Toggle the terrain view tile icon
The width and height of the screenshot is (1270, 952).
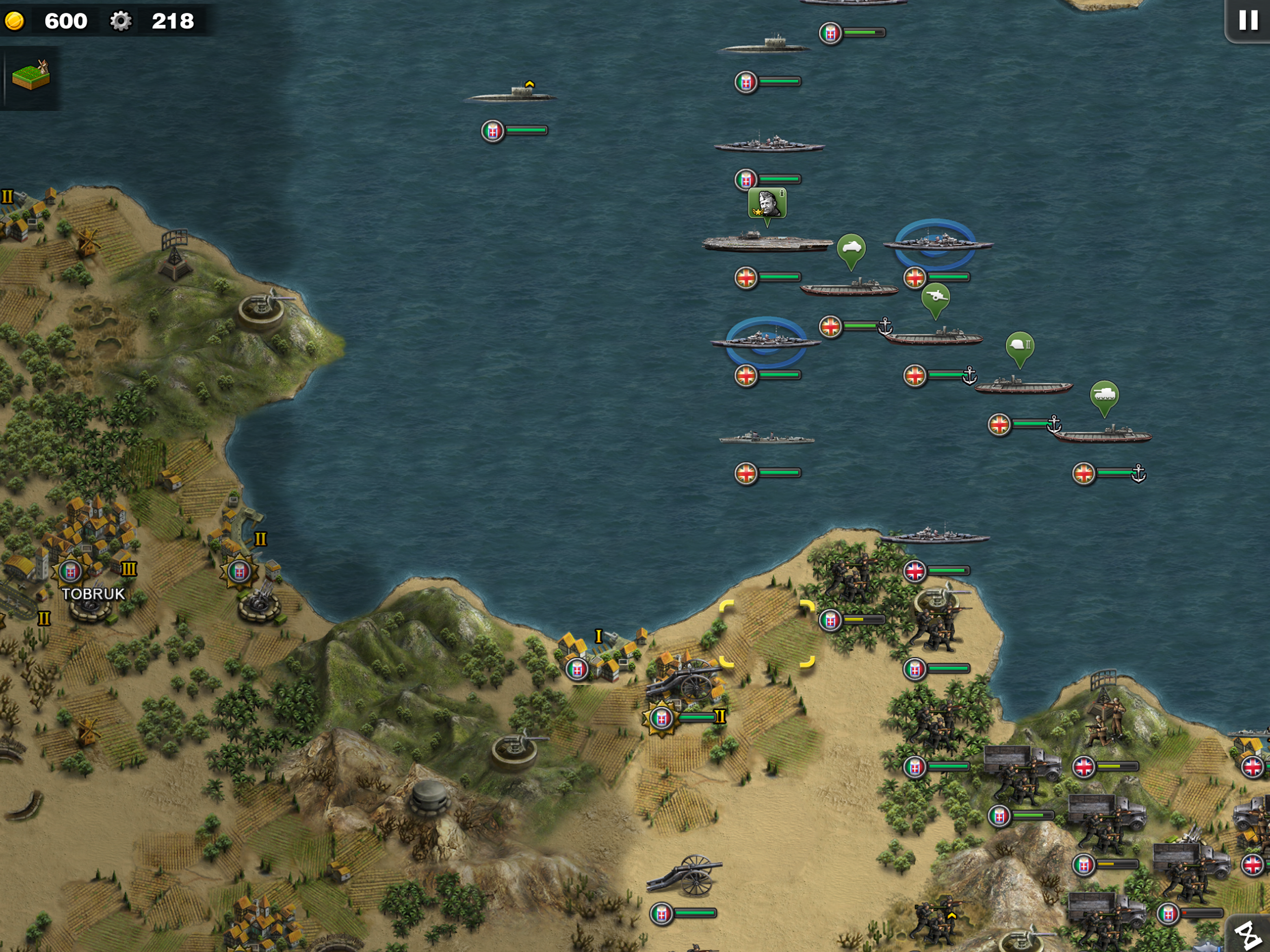[x=31, y=76]
